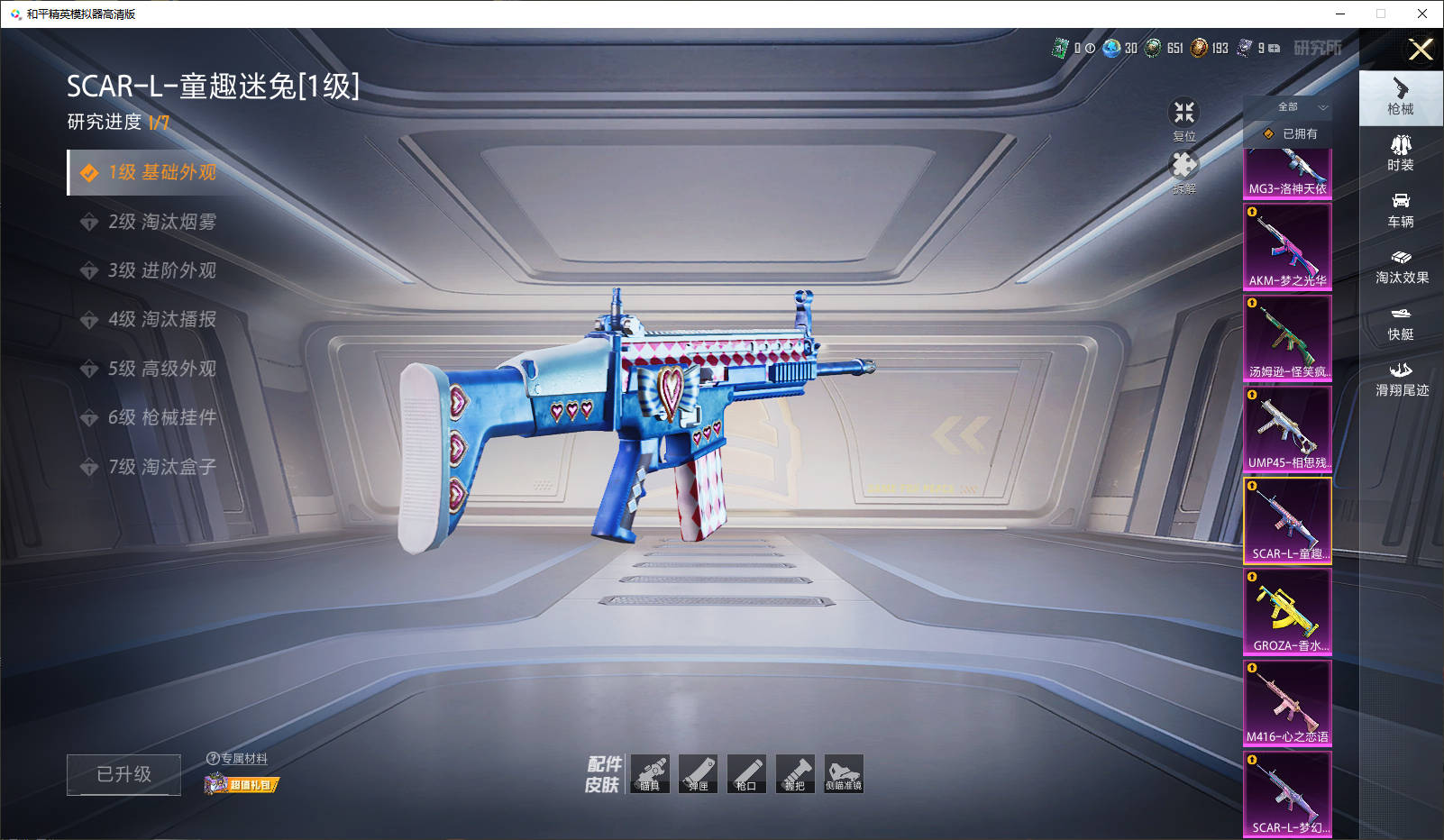This screenshot has width=1444, height=840.
Task: Select the 瞄具 scope attachment skin slot
Action: pos(650,774)
